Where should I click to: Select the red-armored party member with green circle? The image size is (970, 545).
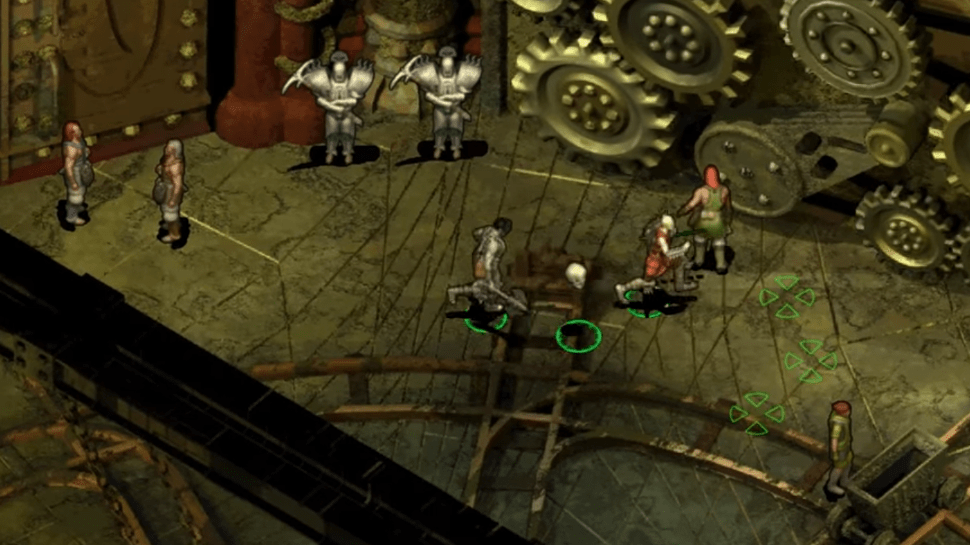pos(657,258)
